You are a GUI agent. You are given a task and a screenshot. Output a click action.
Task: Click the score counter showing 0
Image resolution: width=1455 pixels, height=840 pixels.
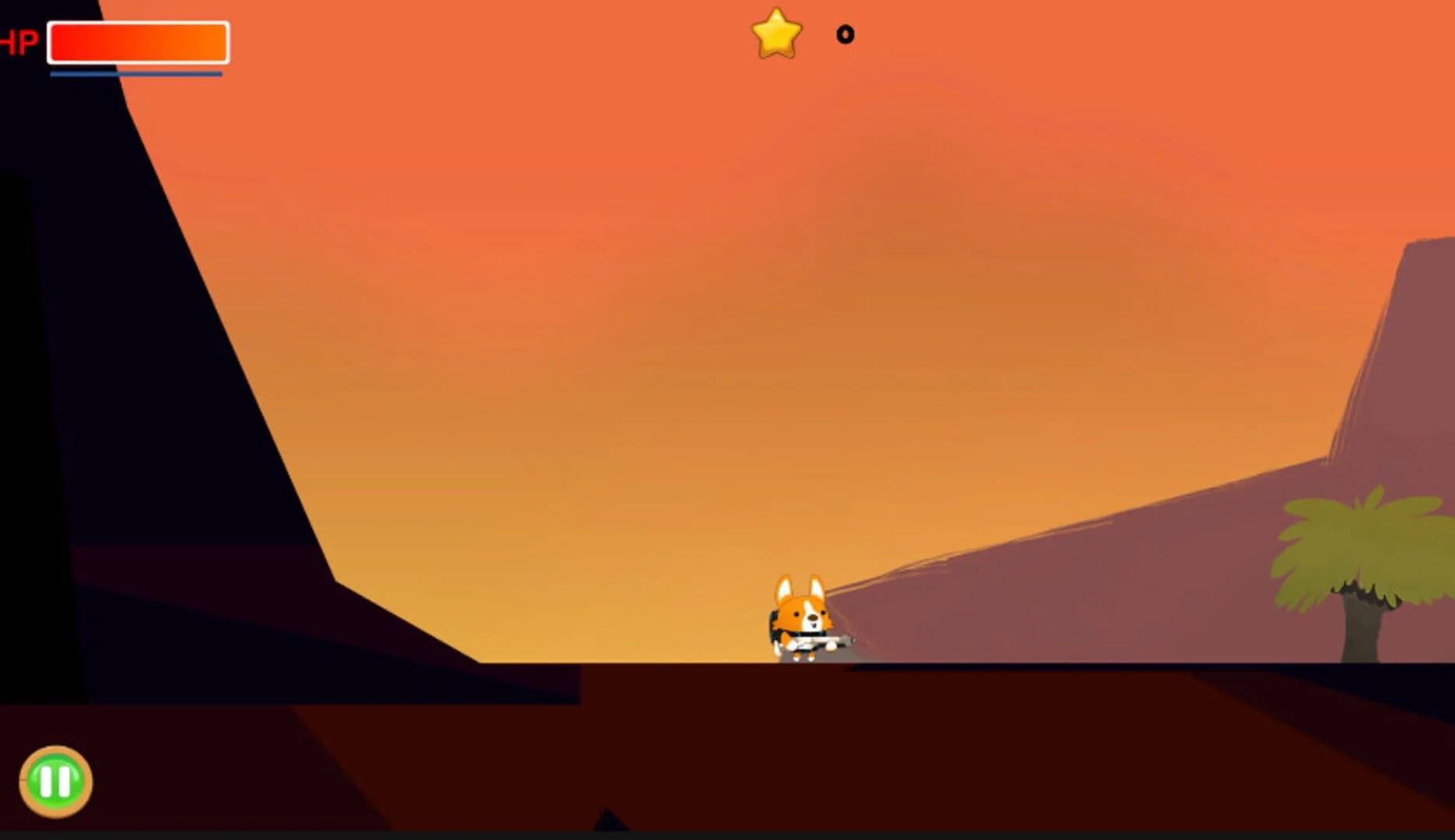pos(845,34)
